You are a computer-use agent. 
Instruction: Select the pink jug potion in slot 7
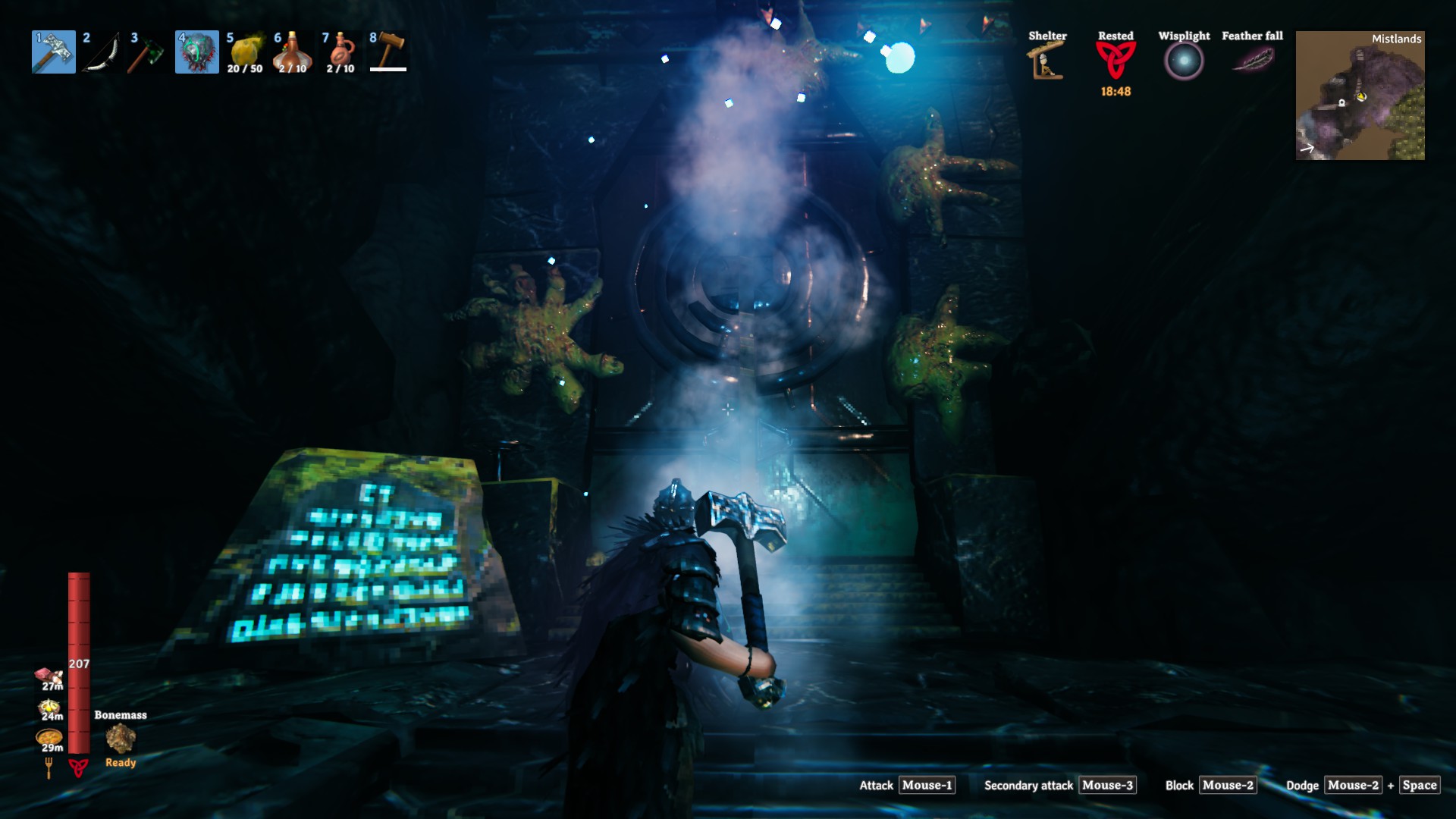pyautogui.click(x=340, y=52)
